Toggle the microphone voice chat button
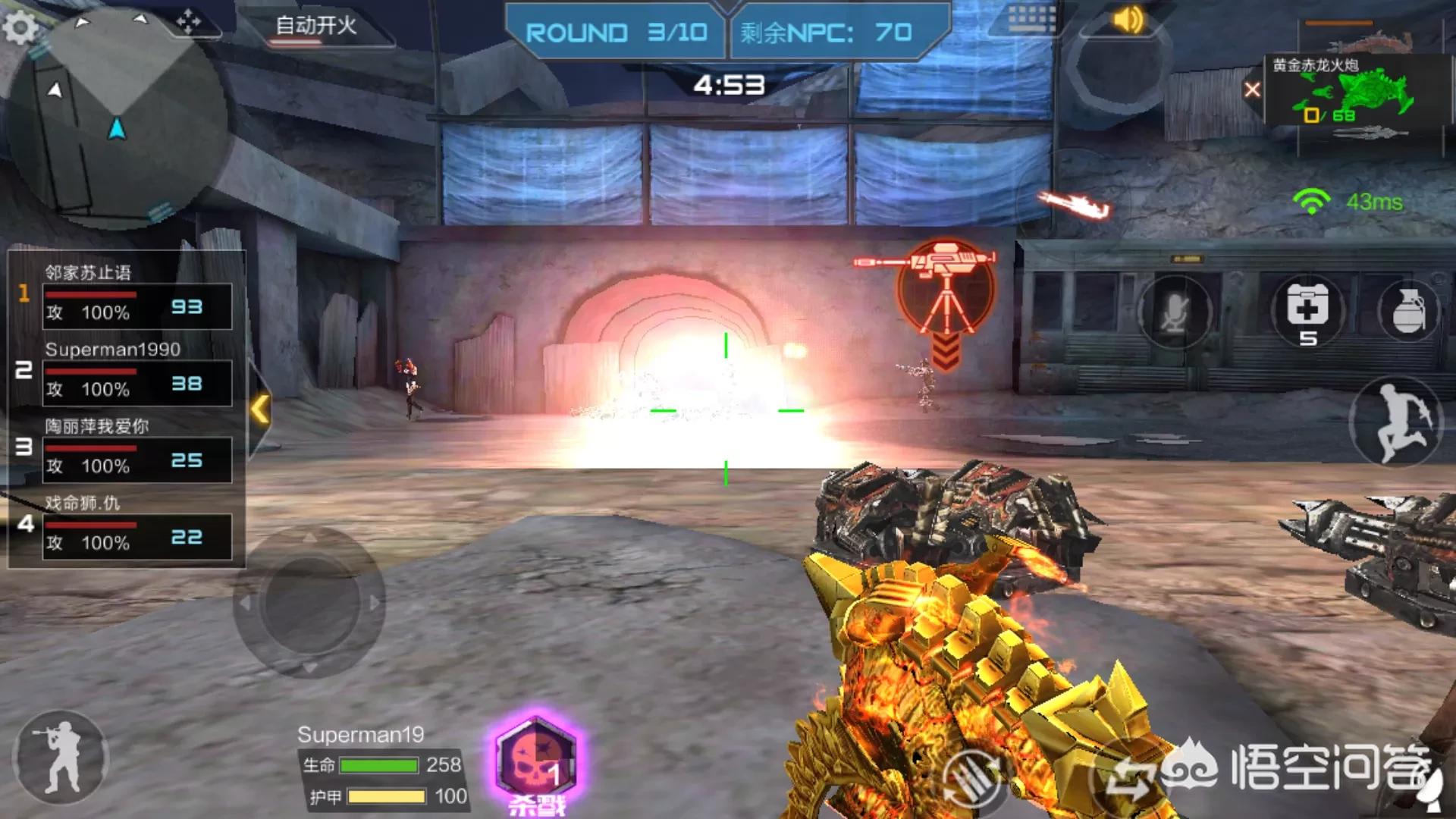This screenshot has width=1456, height=819. [x=1174, y=312]
